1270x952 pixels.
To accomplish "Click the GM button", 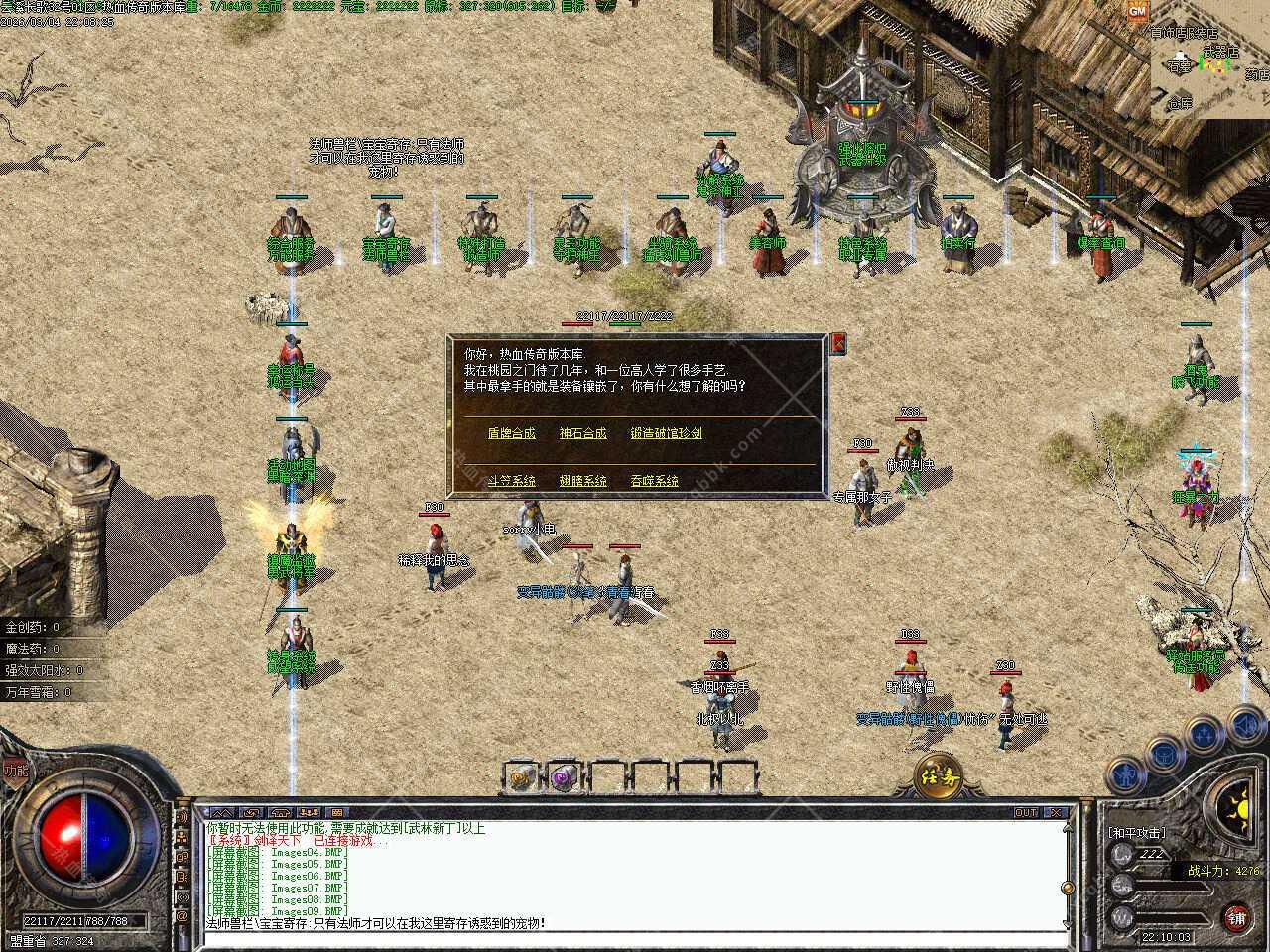I will click(1137, 10).
